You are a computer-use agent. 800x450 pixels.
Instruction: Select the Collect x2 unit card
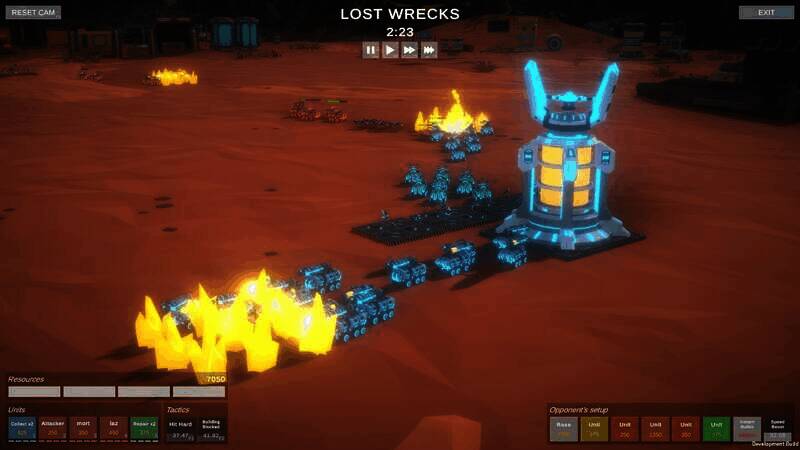coord(22,428)
